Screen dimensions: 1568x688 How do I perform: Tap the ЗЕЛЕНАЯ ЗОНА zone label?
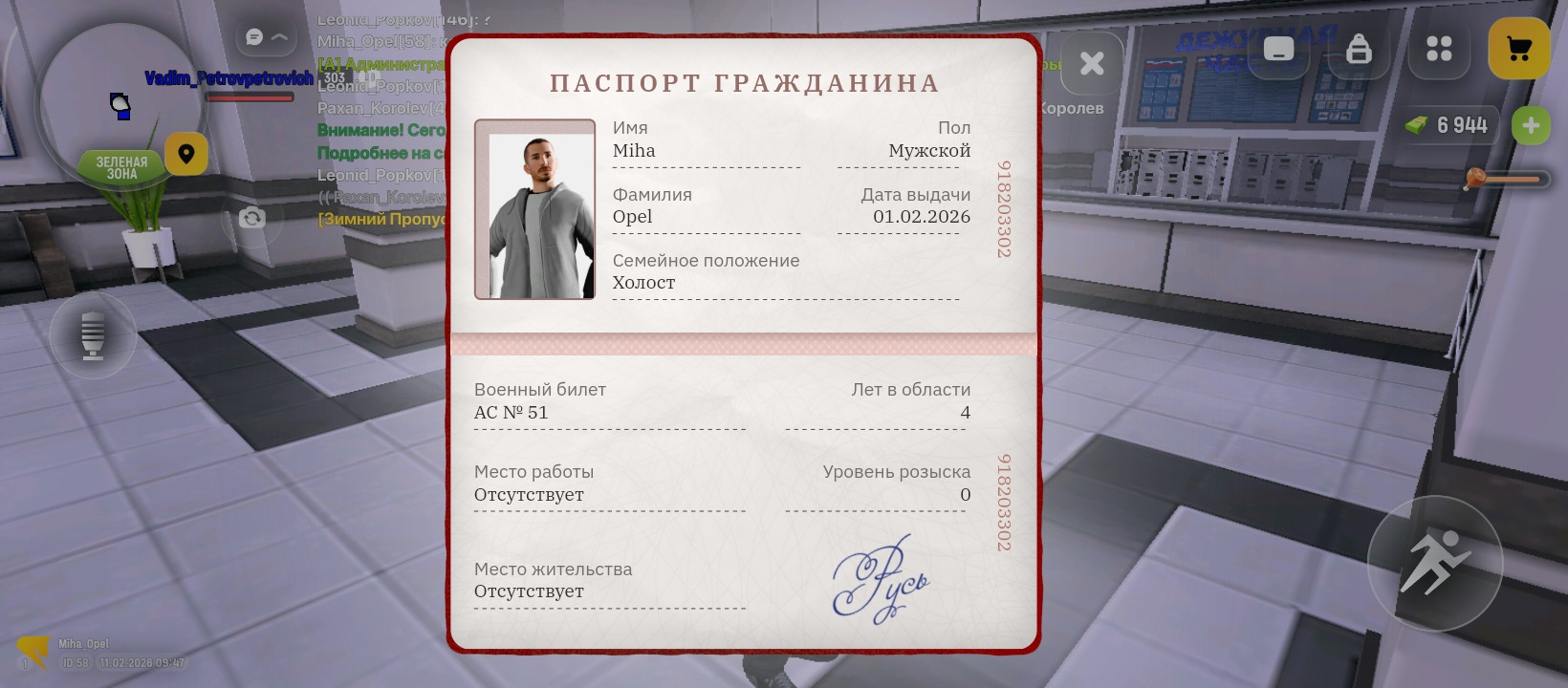[x=122, y=165]
